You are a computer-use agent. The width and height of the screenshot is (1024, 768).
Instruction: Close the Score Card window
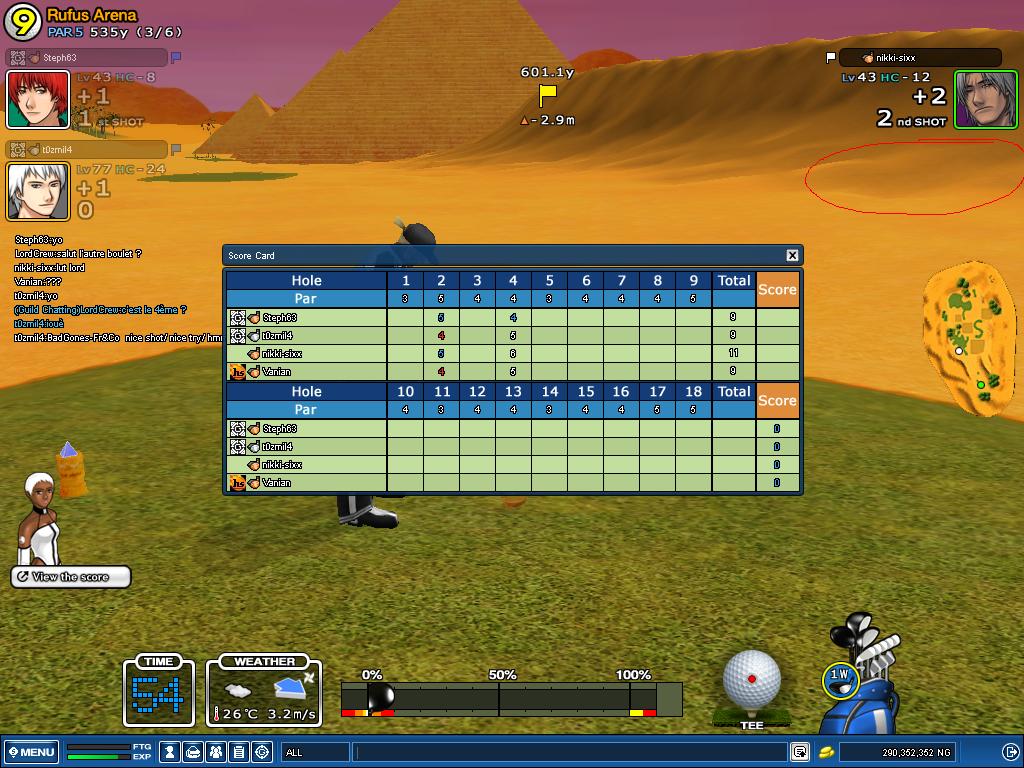pyautogui.click(x=792, y=256)
